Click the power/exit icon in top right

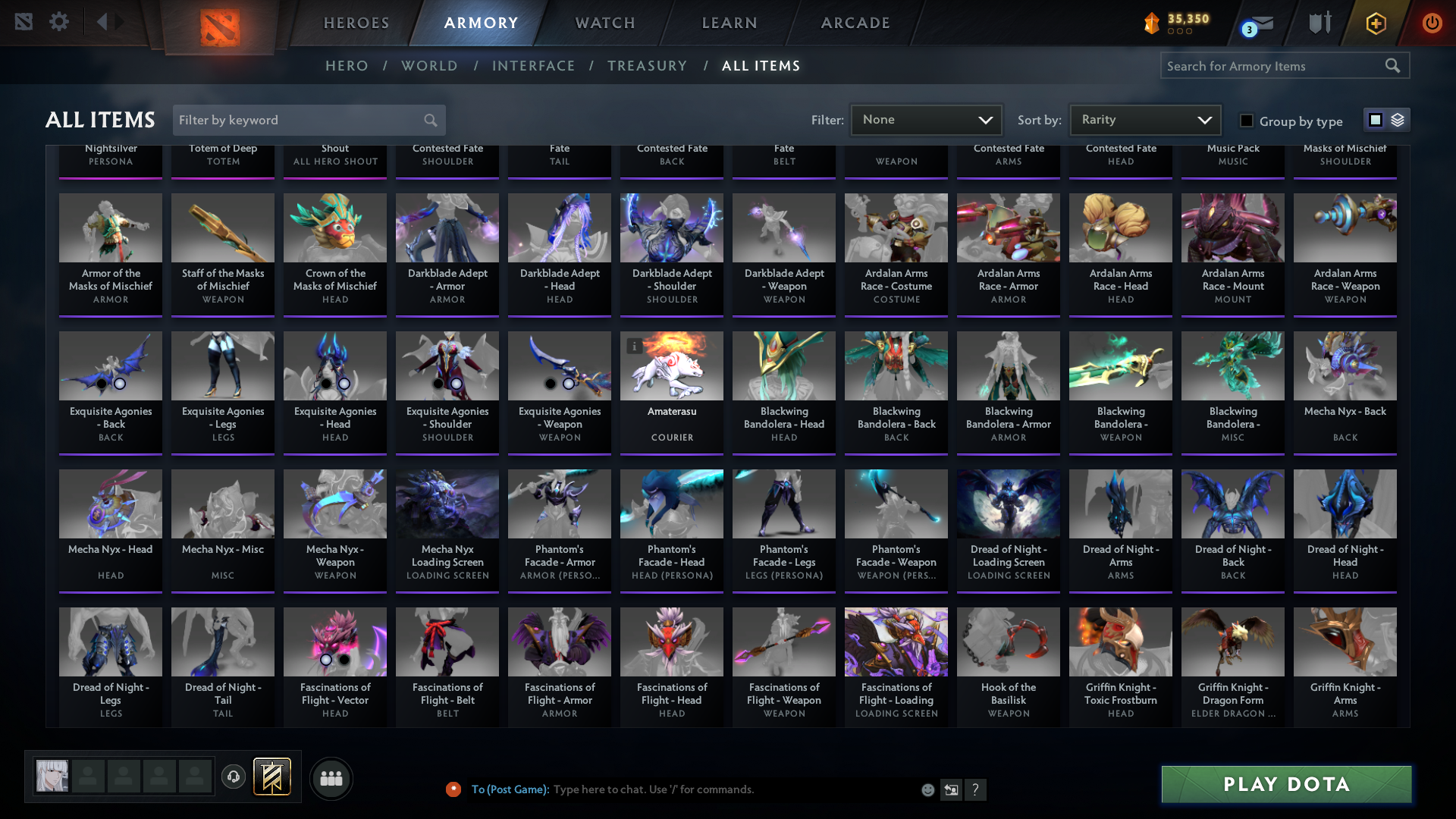coord(1432,23)
